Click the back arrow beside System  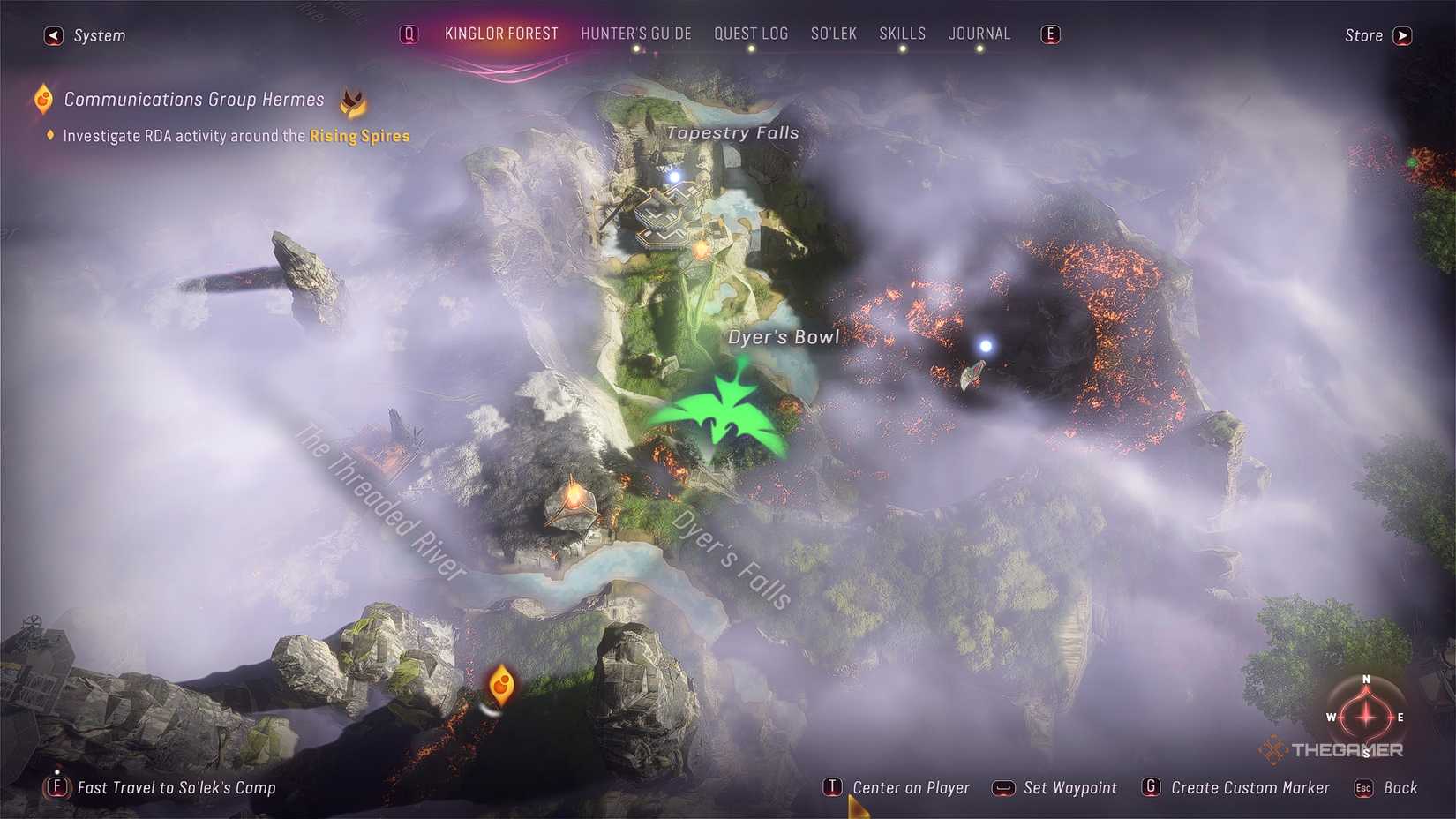tap(52, 35)
